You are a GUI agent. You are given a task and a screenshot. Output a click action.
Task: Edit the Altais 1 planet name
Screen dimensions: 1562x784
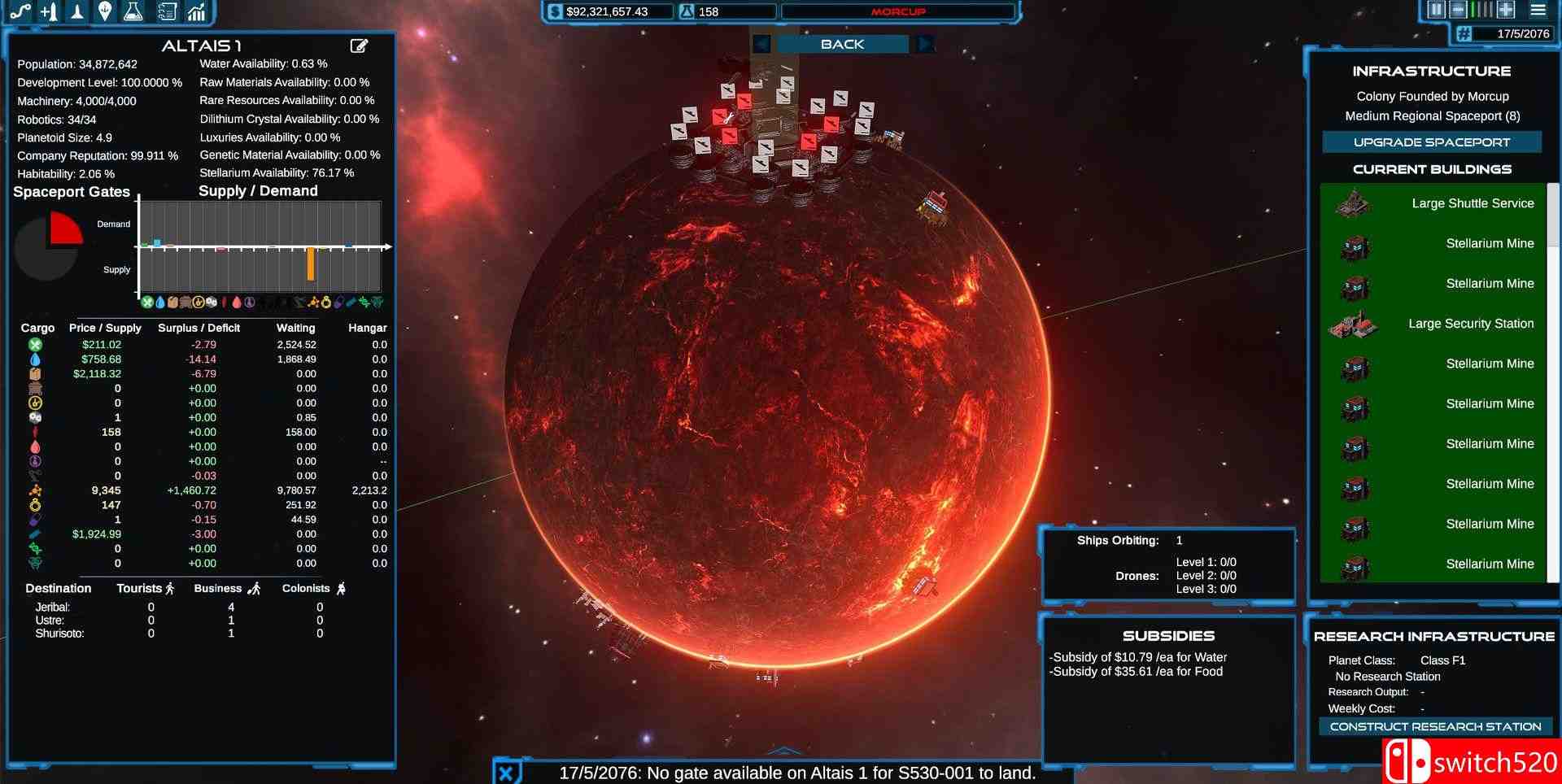coord(359,46)
